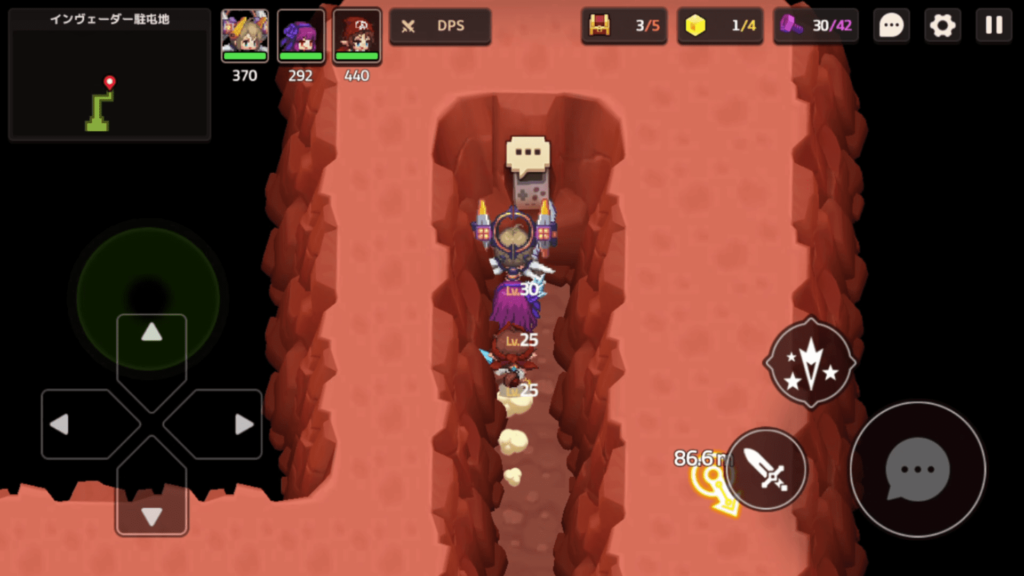Activate the star burst chain skill
Image resolution: width=1024 pixels, height=576 pixels.
point(809,363)
